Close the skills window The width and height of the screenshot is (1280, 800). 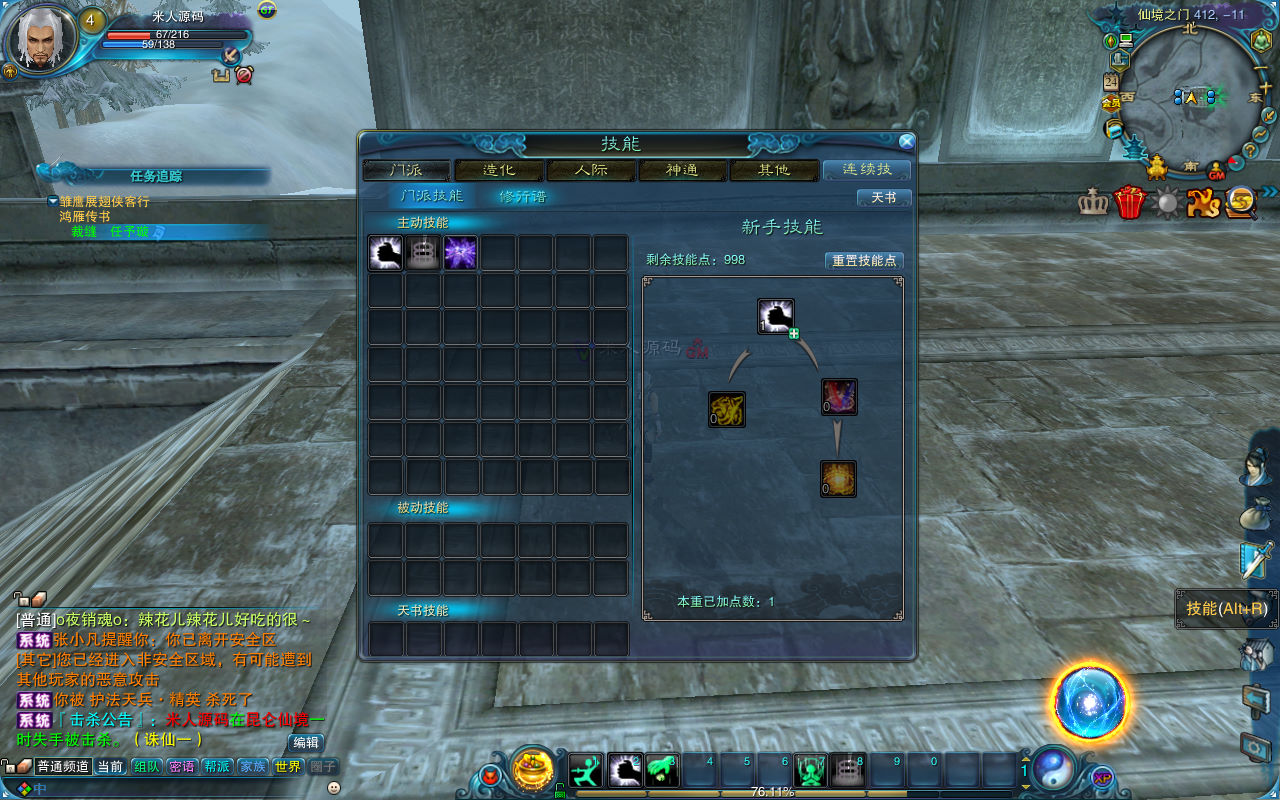(x=906, y=142)
